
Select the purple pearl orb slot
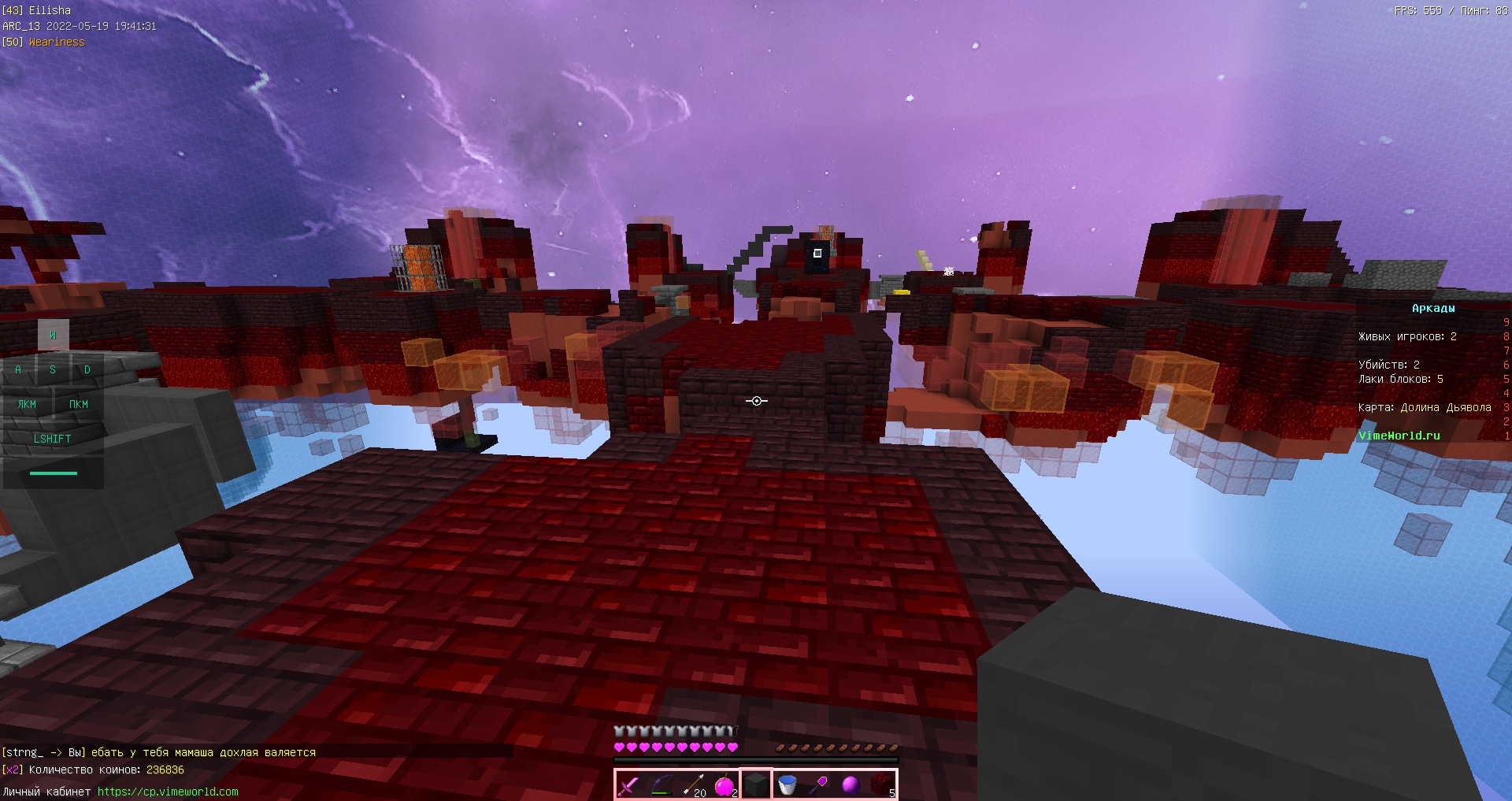(850, 784)
